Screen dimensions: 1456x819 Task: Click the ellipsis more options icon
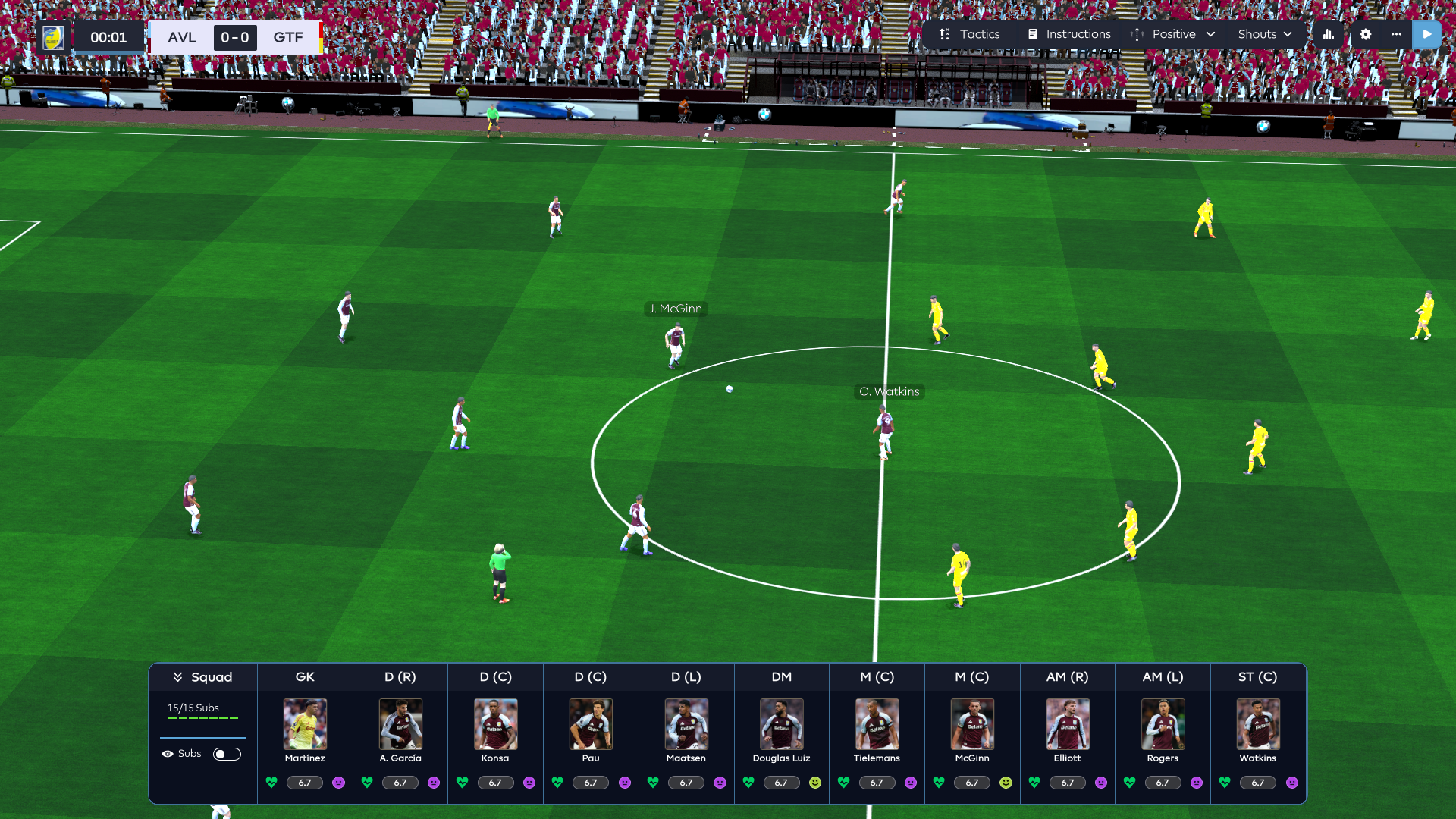tap(1398, 34)
